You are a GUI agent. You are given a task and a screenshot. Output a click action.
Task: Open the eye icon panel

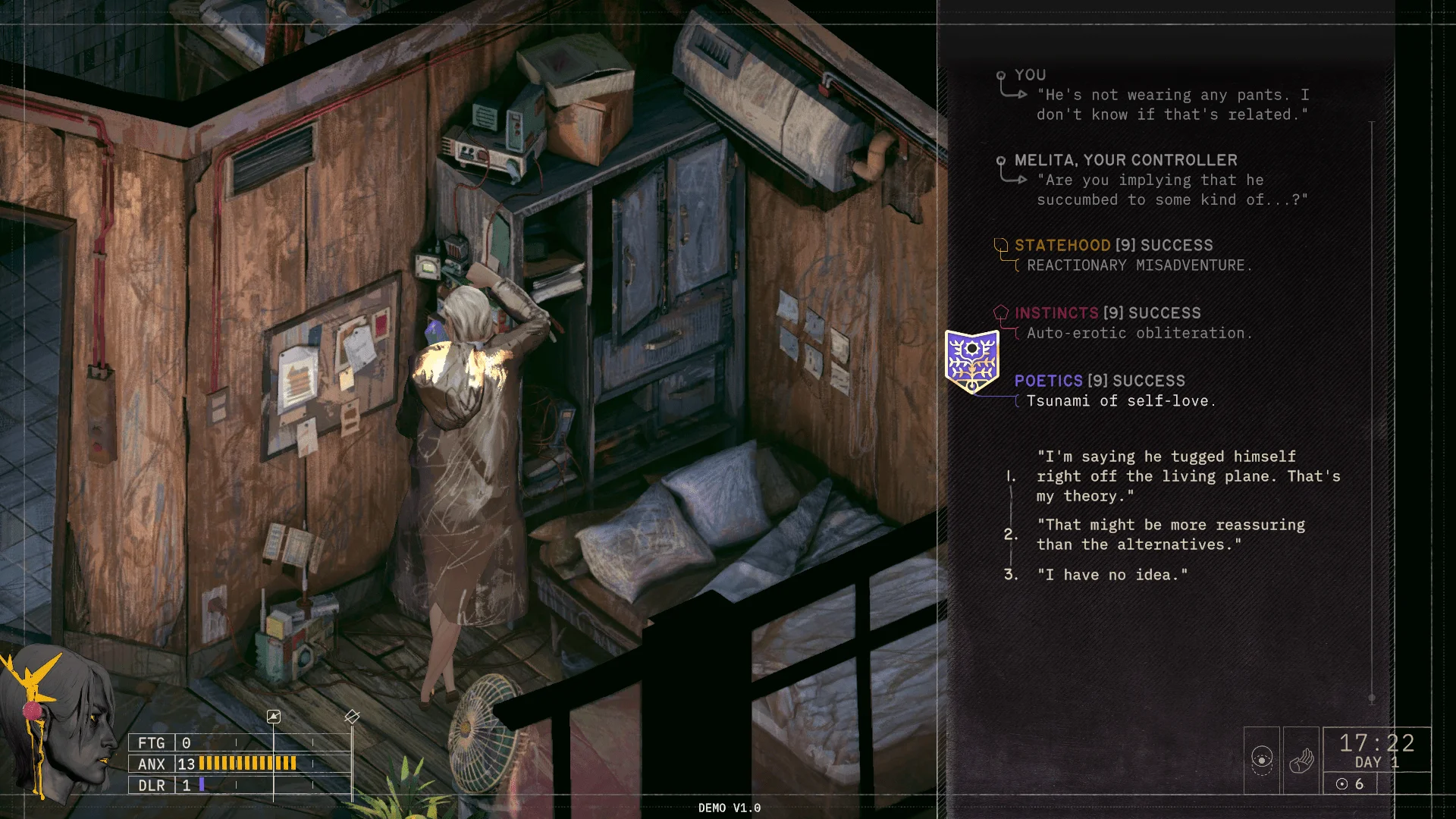(x=1262, y=761)
